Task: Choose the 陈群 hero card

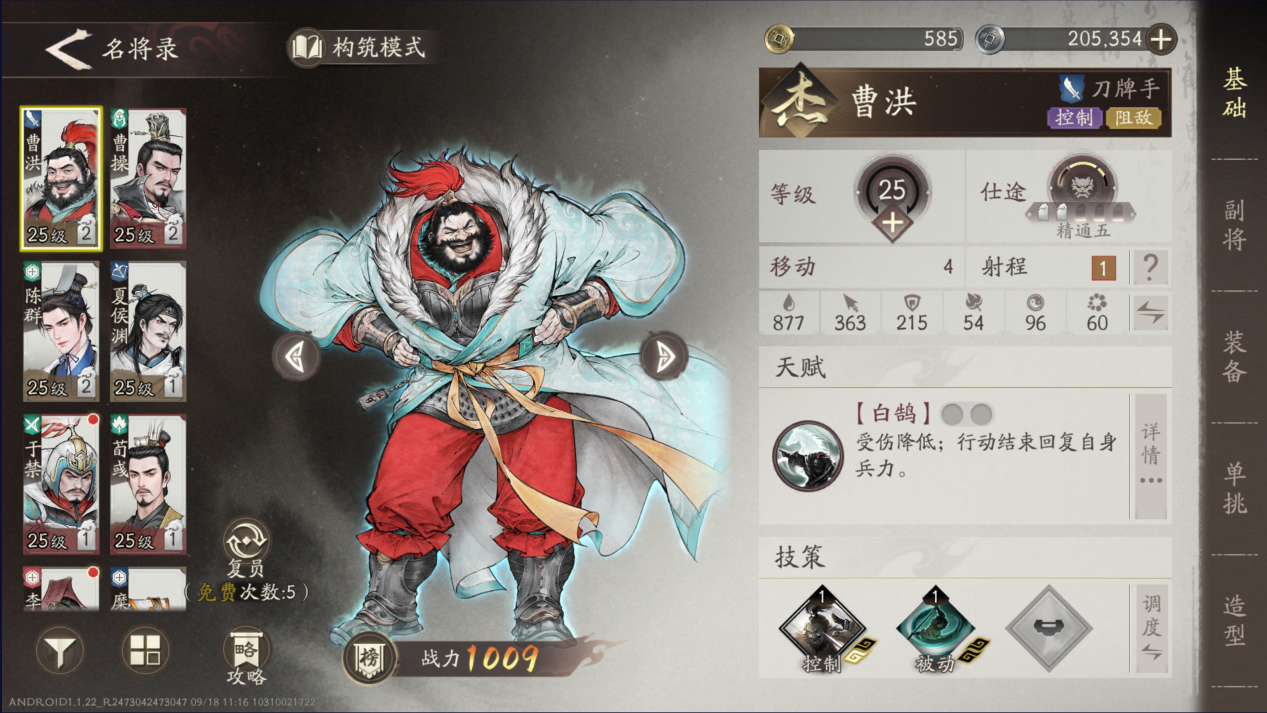Action: [61, 331]
